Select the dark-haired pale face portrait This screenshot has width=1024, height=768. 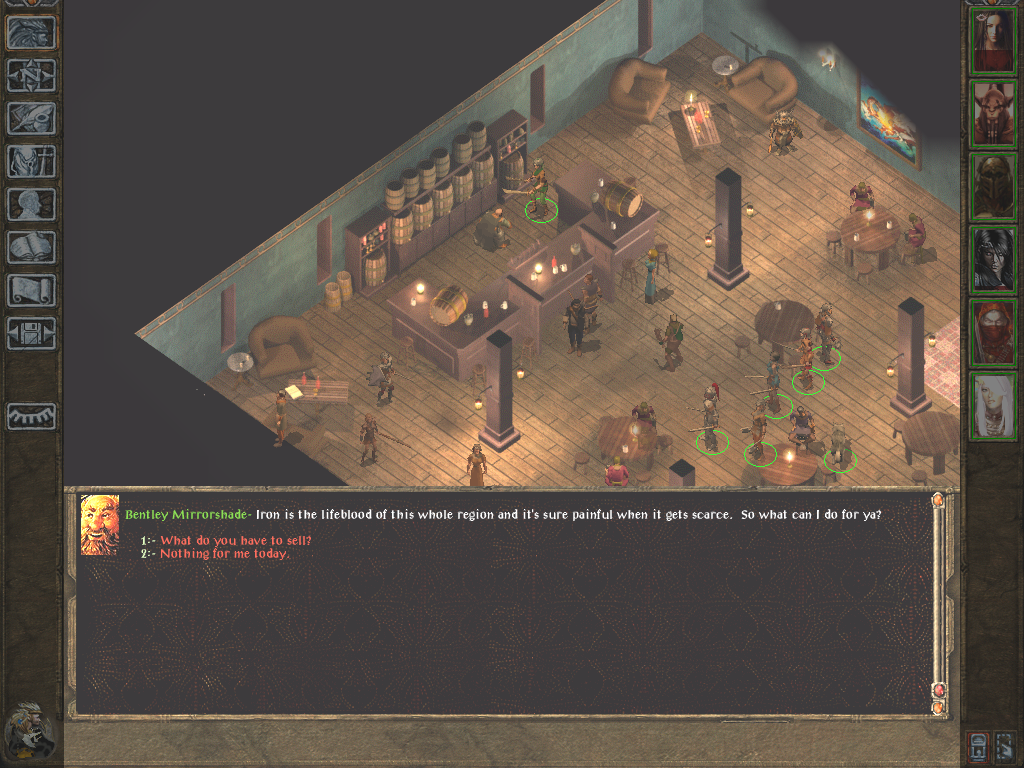[x=993, y=259]
